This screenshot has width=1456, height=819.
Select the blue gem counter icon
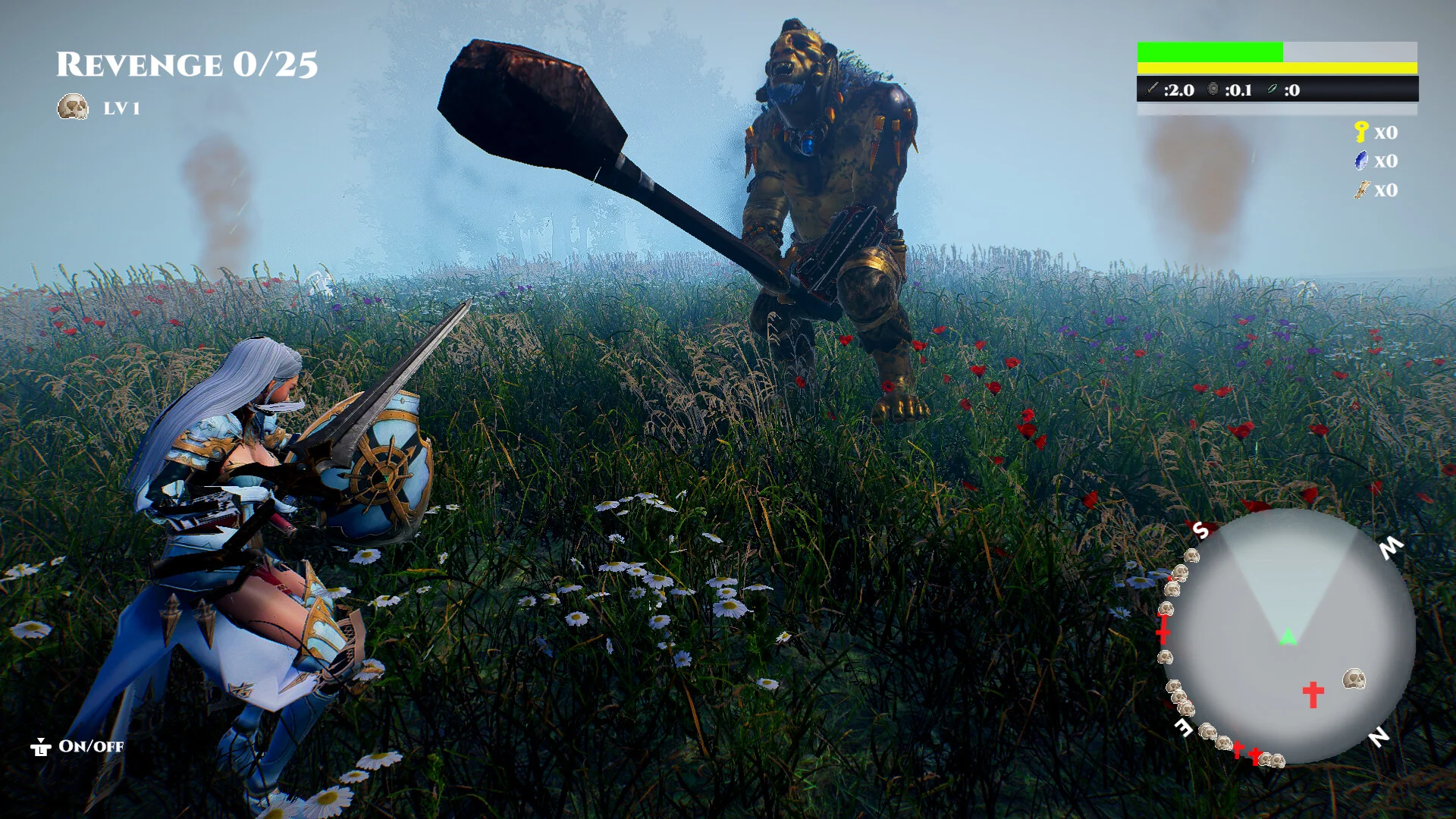[1361, 161]
